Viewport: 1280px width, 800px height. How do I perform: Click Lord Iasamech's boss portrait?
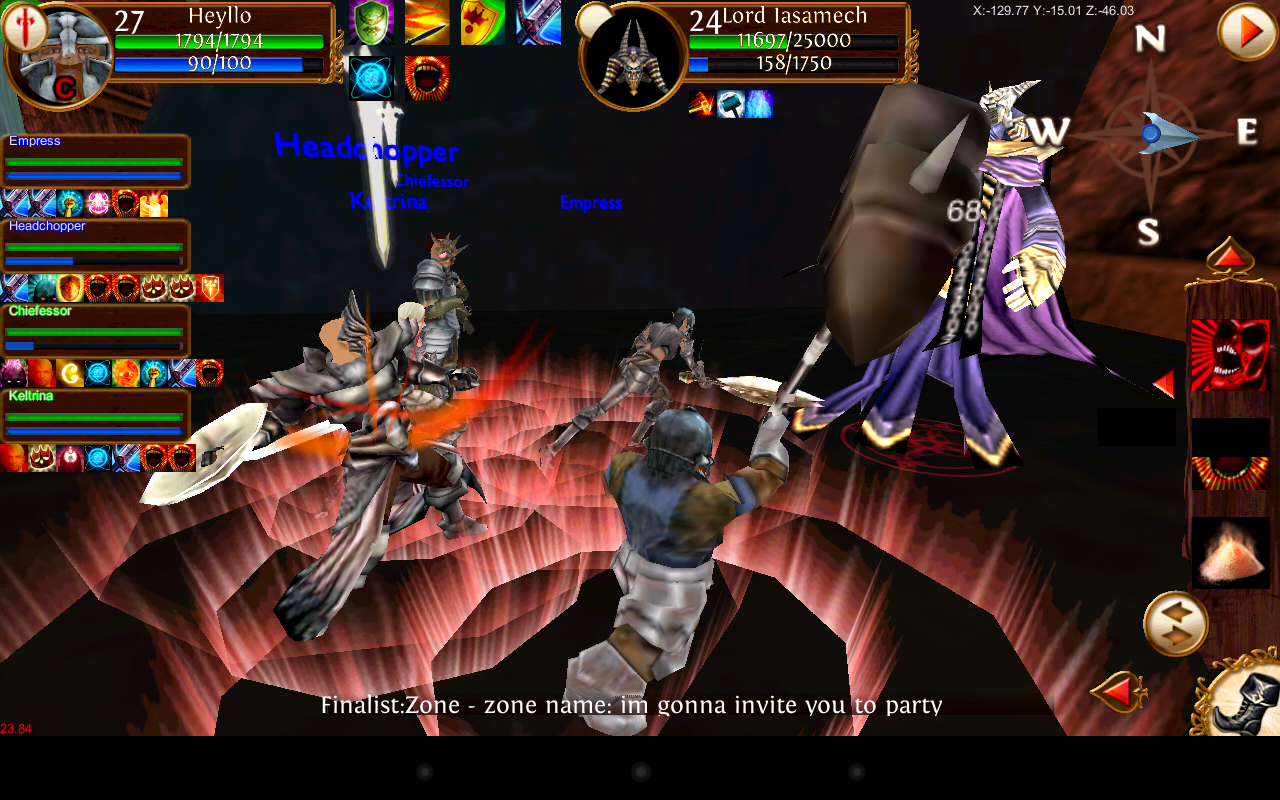click(x=630, y=50)
